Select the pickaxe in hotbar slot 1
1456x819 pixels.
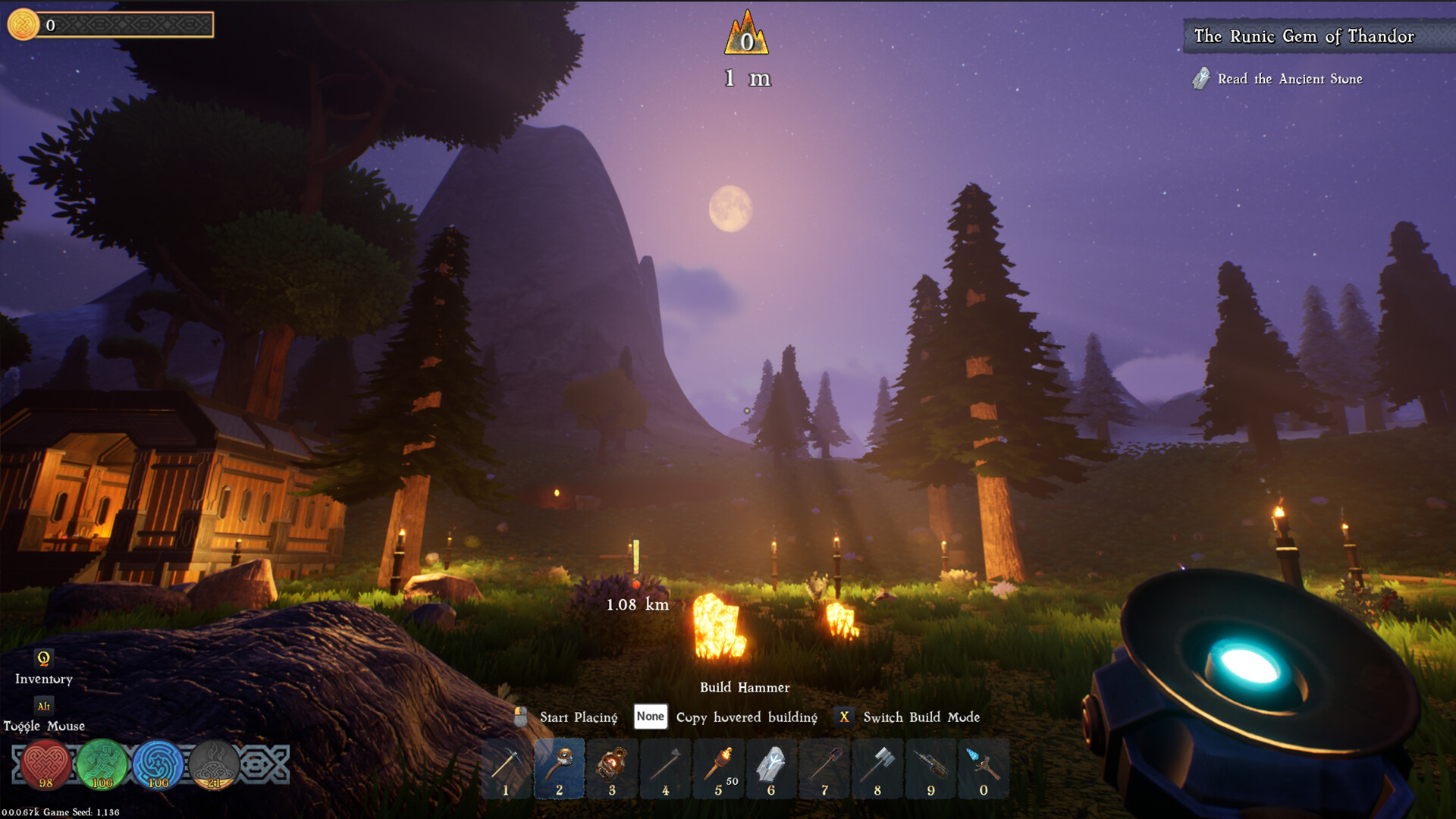(x=506, y=767)
